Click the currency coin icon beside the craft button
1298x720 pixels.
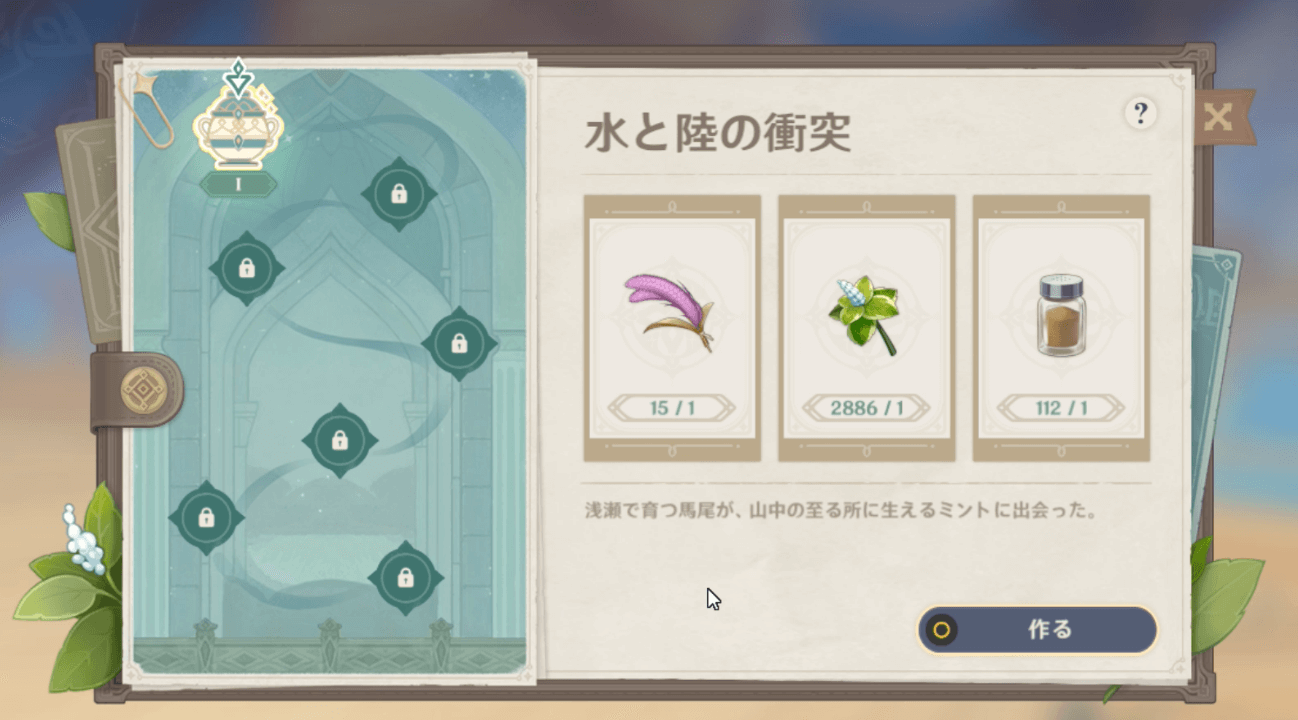pyautogui.click(x=941, y=631)
